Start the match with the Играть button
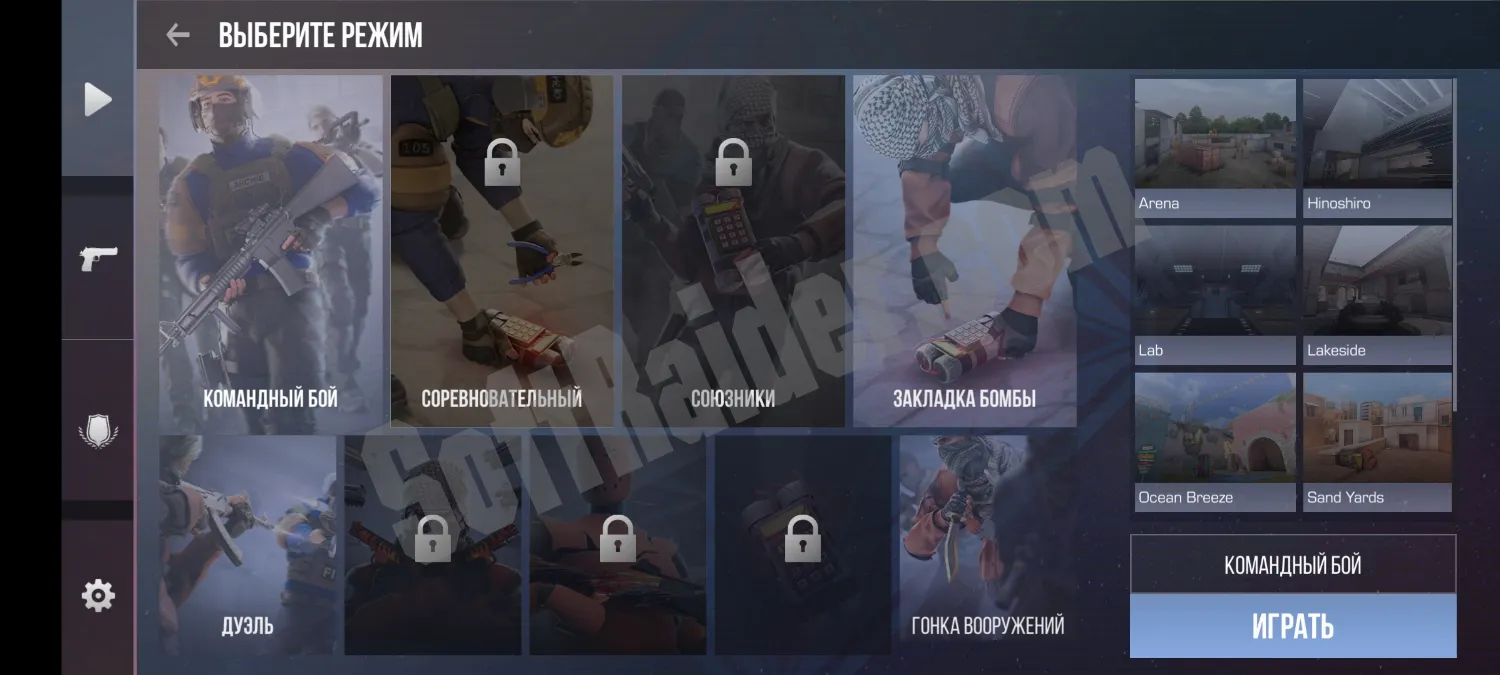Viewport: 1500px width, 675px height. coord(1293,626)
